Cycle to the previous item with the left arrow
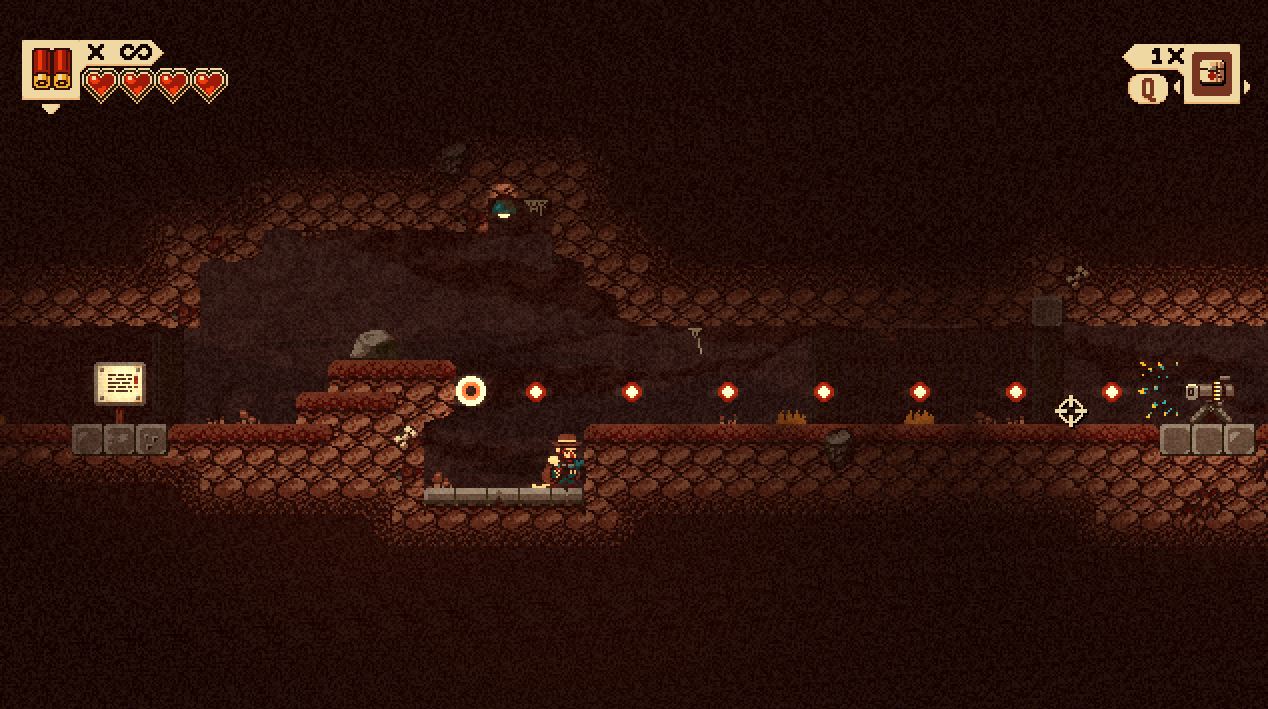Image resolution: width=1268 pixels, height=709 pixels. coord(1178,88)
